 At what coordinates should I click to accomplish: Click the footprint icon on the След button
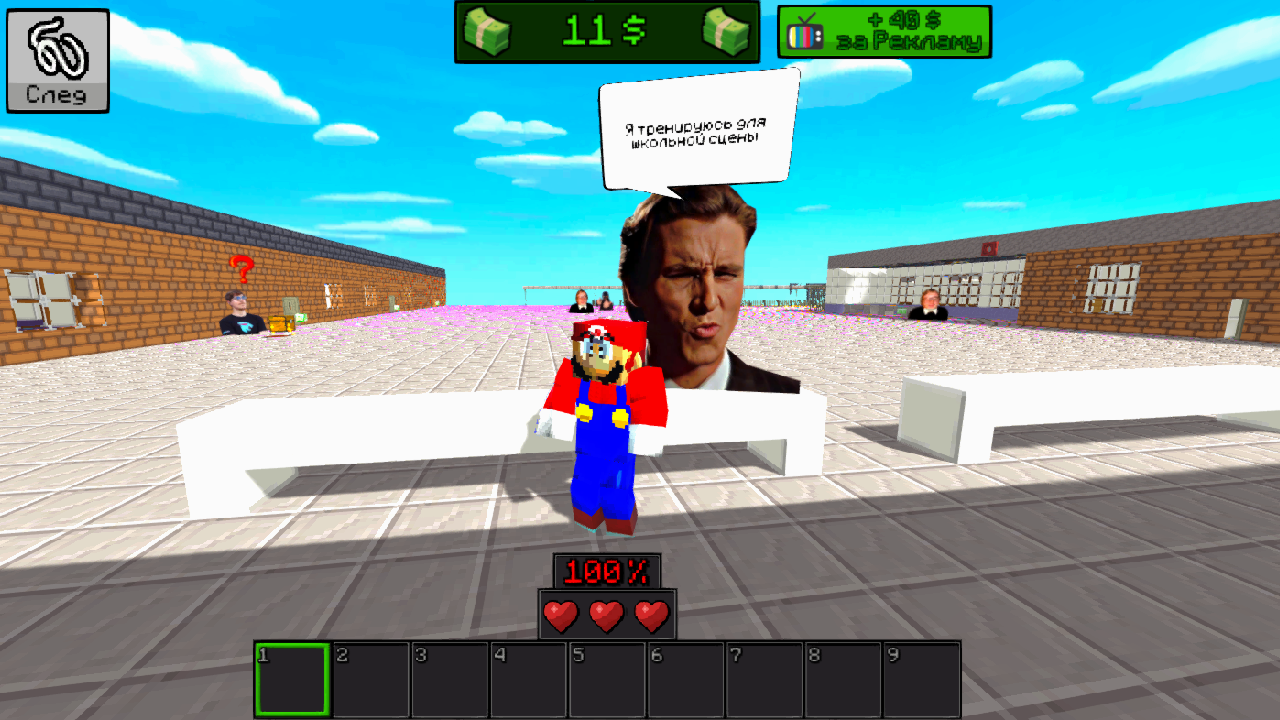pyautogui.click(x=56, y=45)
